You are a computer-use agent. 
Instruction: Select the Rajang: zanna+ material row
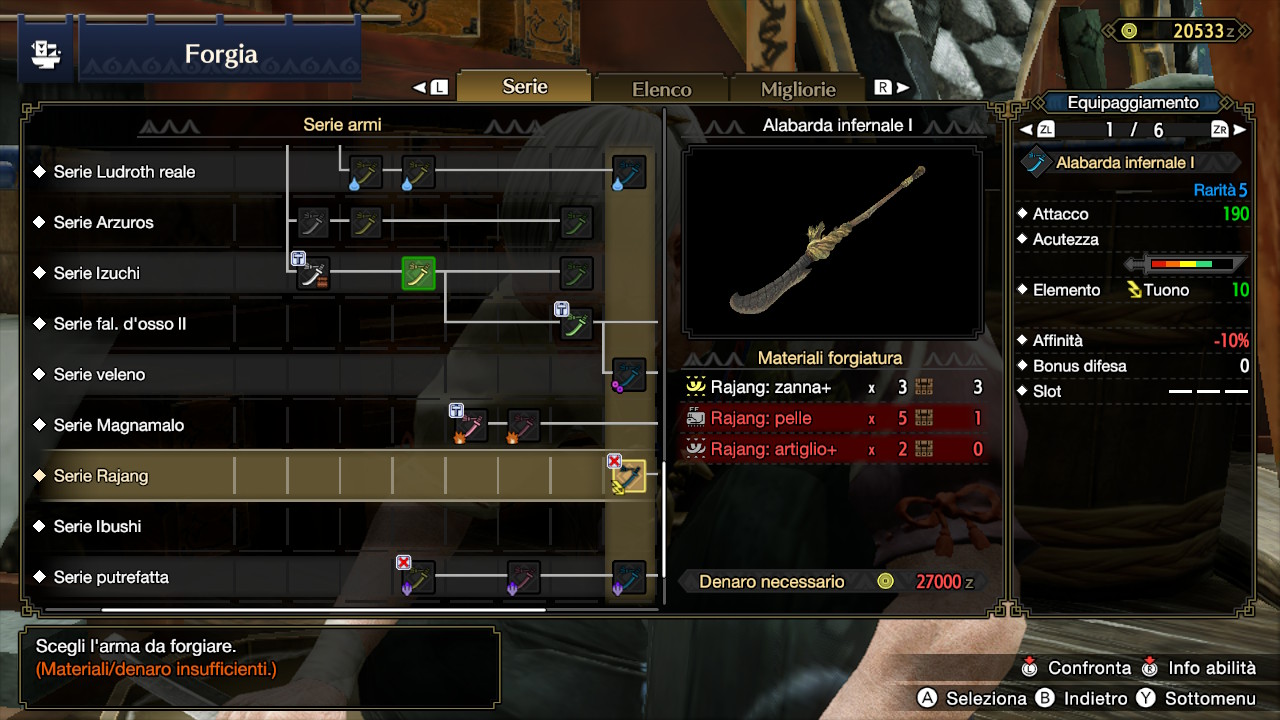click(x=834, y=387)
